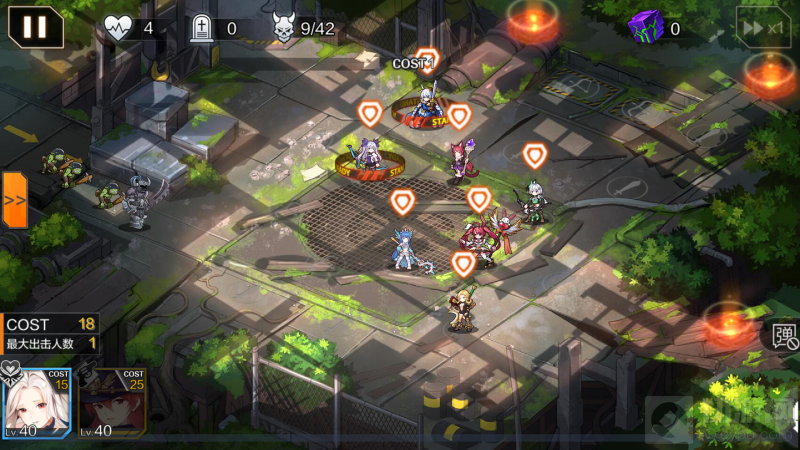Select the white-haired operator card, cost 15
This screenshot has height=450, width=800.
(x=36, y=404)
